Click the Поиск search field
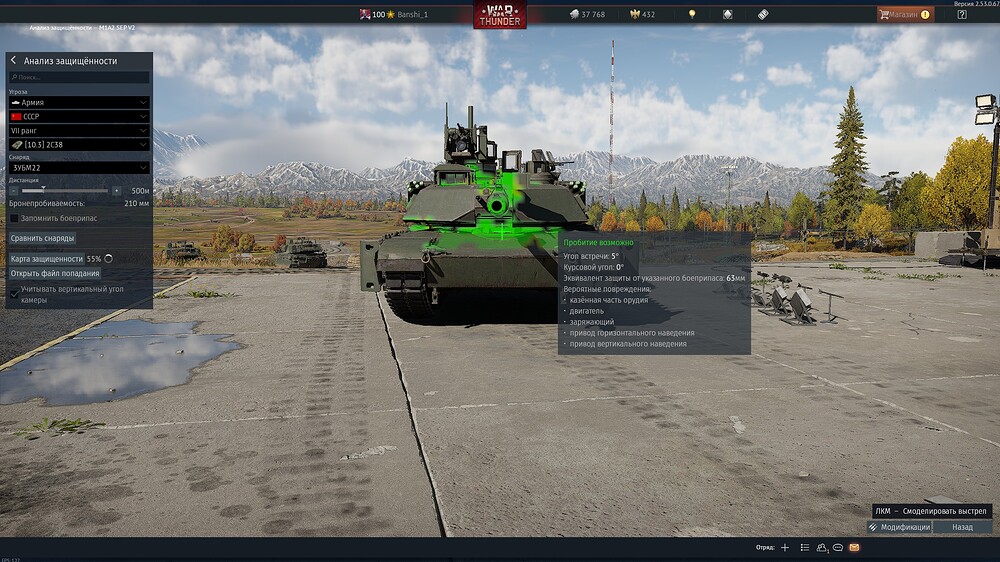The image size is (1000, 562). click(x=80, y=77)
